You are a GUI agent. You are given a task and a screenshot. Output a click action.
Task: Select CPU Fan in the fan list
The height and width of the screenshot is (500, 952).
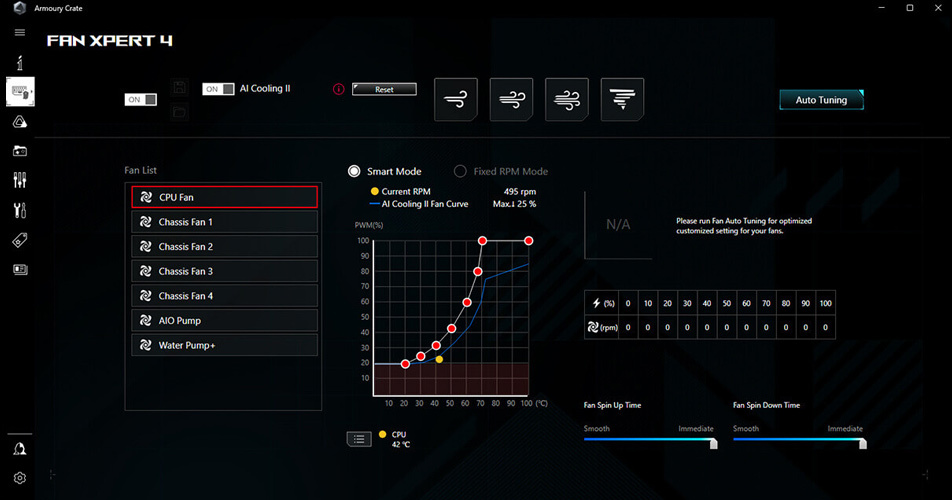[x=224, y=197]
